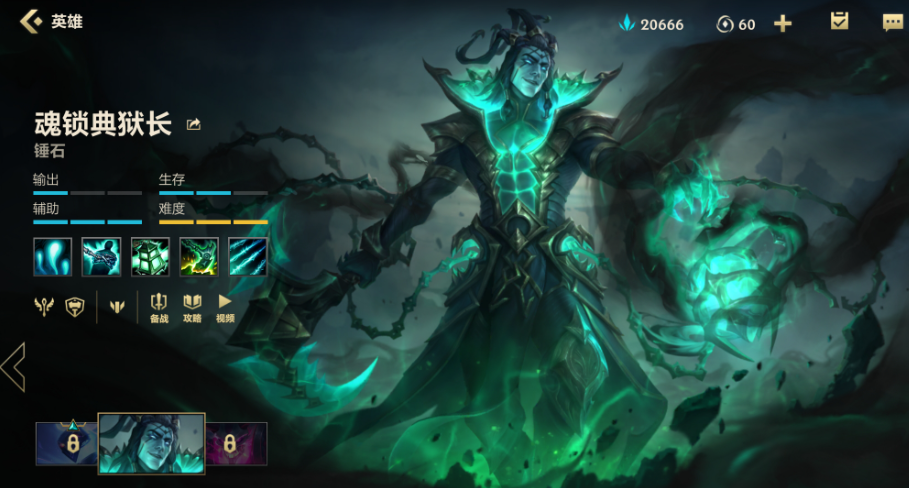This screenshot has height=488, width=909.
Task: Click the winged staff support role icon
Action: (45, 307)
